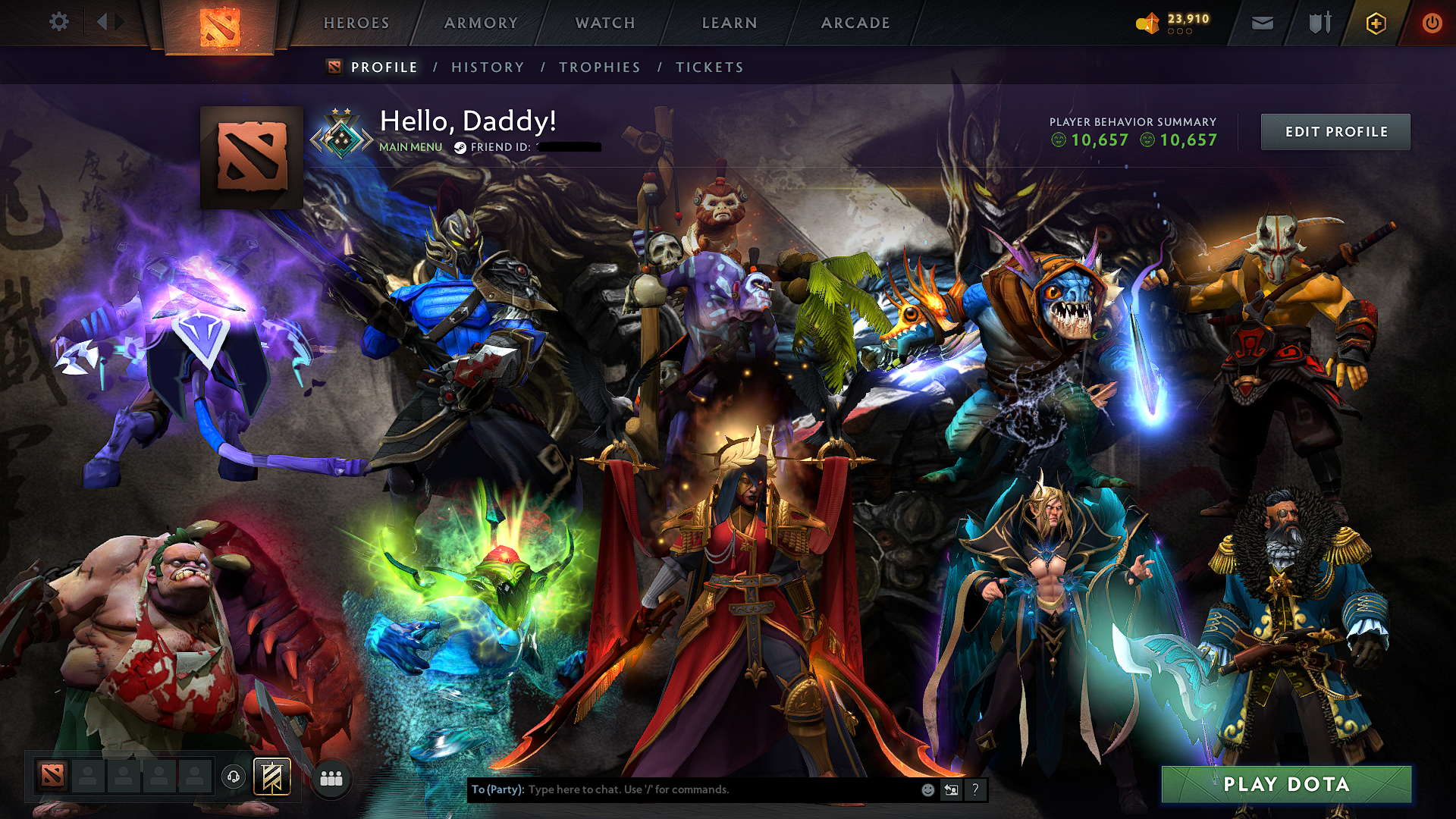Toggle the chat wheel icon beside chat
The height and width of the screenshot is (819, 1456).
tap(950, 789)
